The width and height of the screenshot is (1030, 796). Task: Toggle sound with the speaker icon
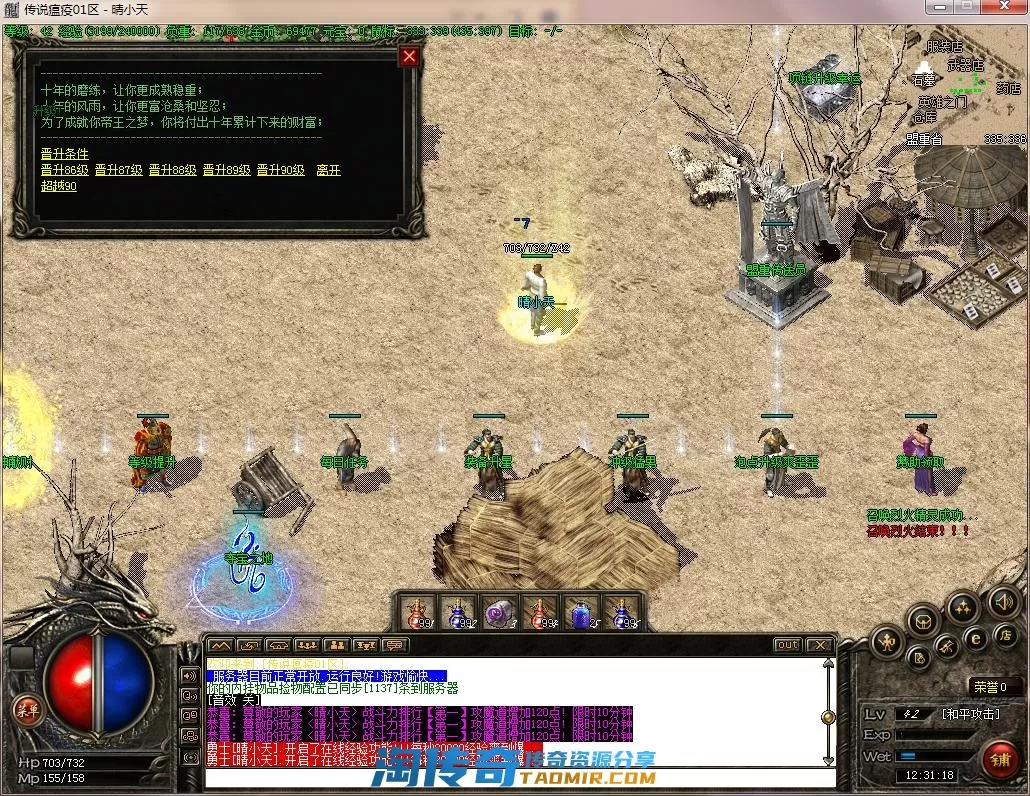pos(1002,602)
